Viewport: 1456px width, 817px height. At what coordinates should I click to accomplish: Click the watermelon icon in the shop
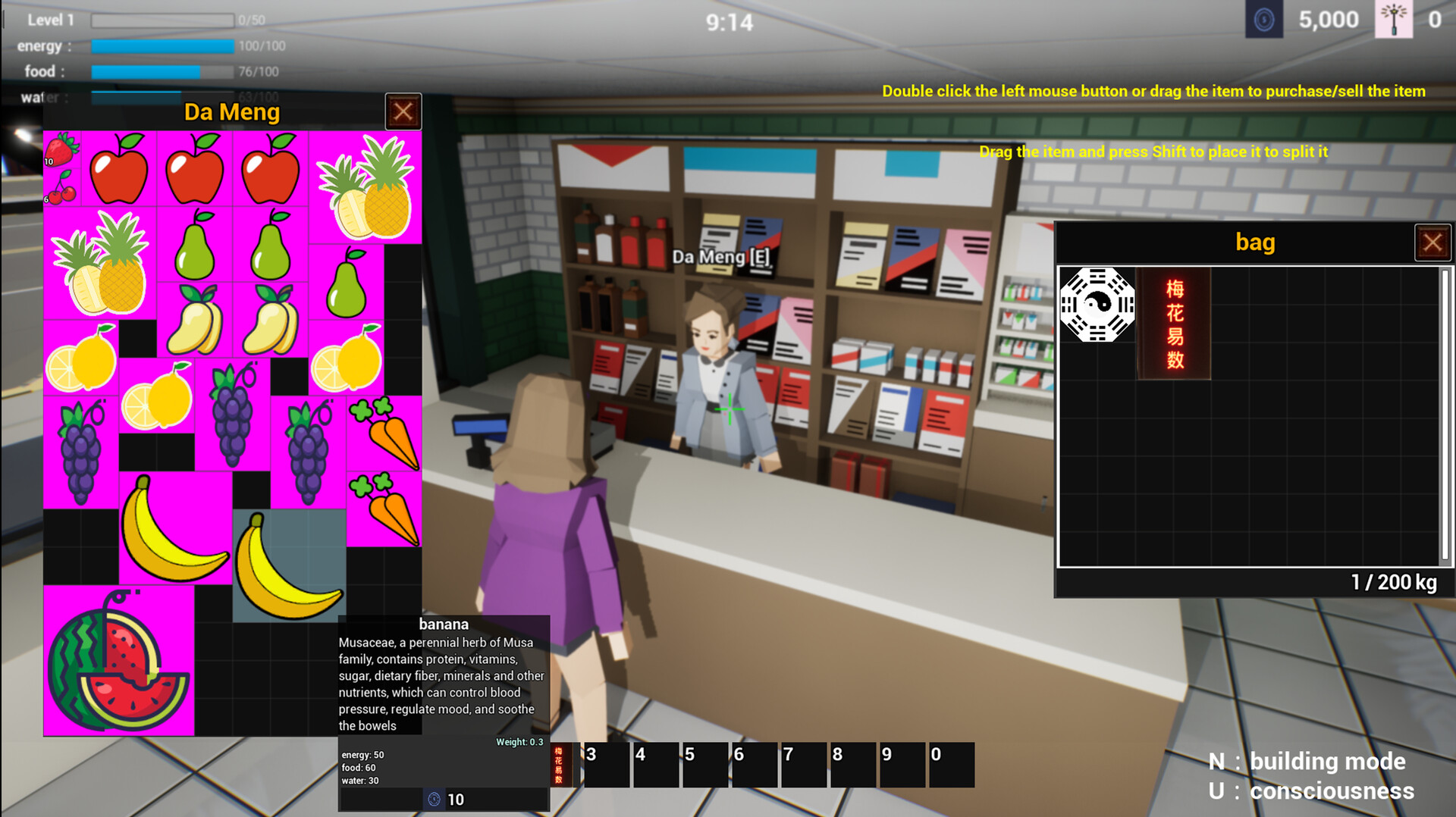point(118,667)
